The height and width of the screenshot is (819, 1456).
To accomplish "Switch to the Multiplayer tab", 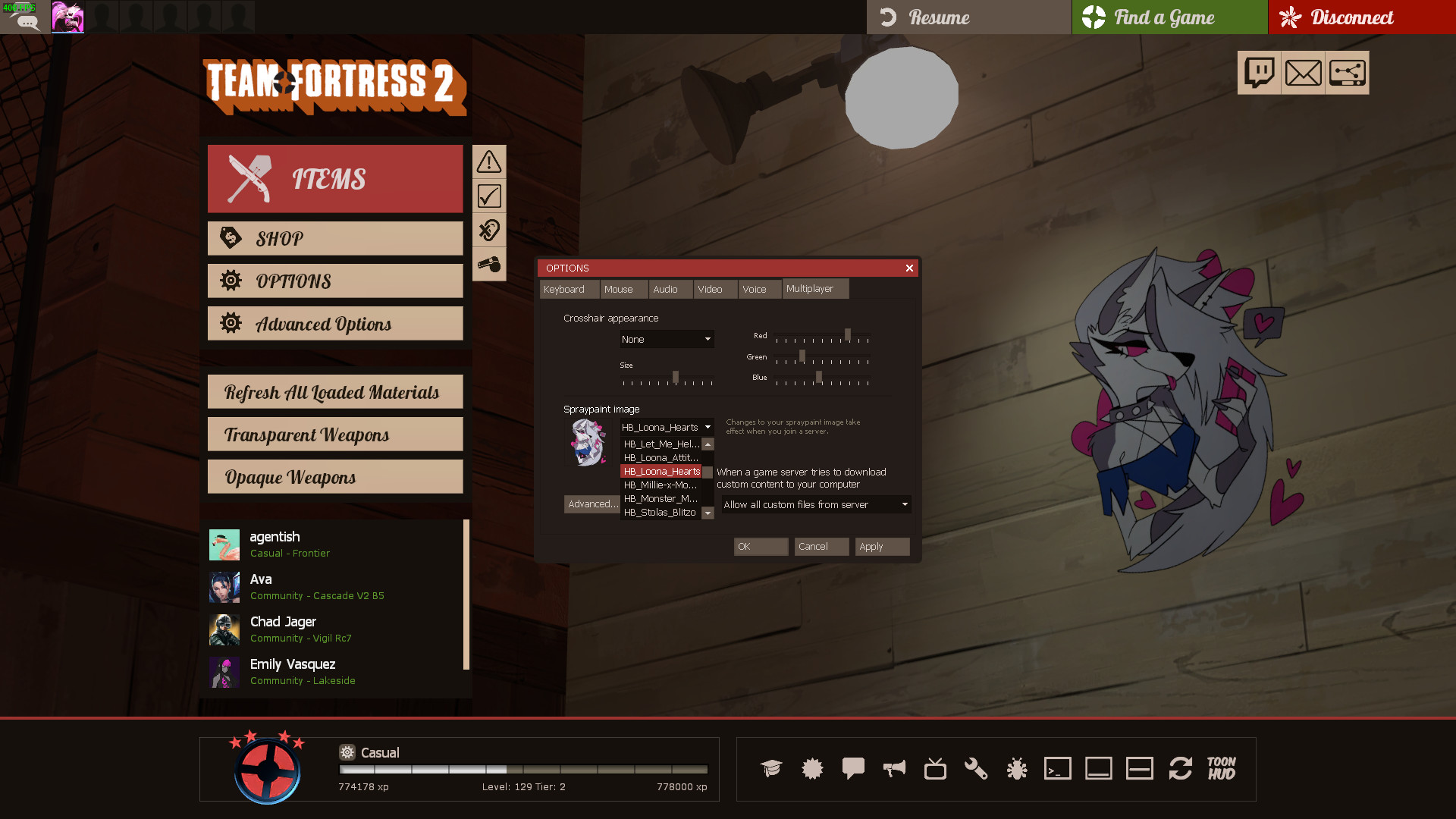I will (x=814, y=289).
